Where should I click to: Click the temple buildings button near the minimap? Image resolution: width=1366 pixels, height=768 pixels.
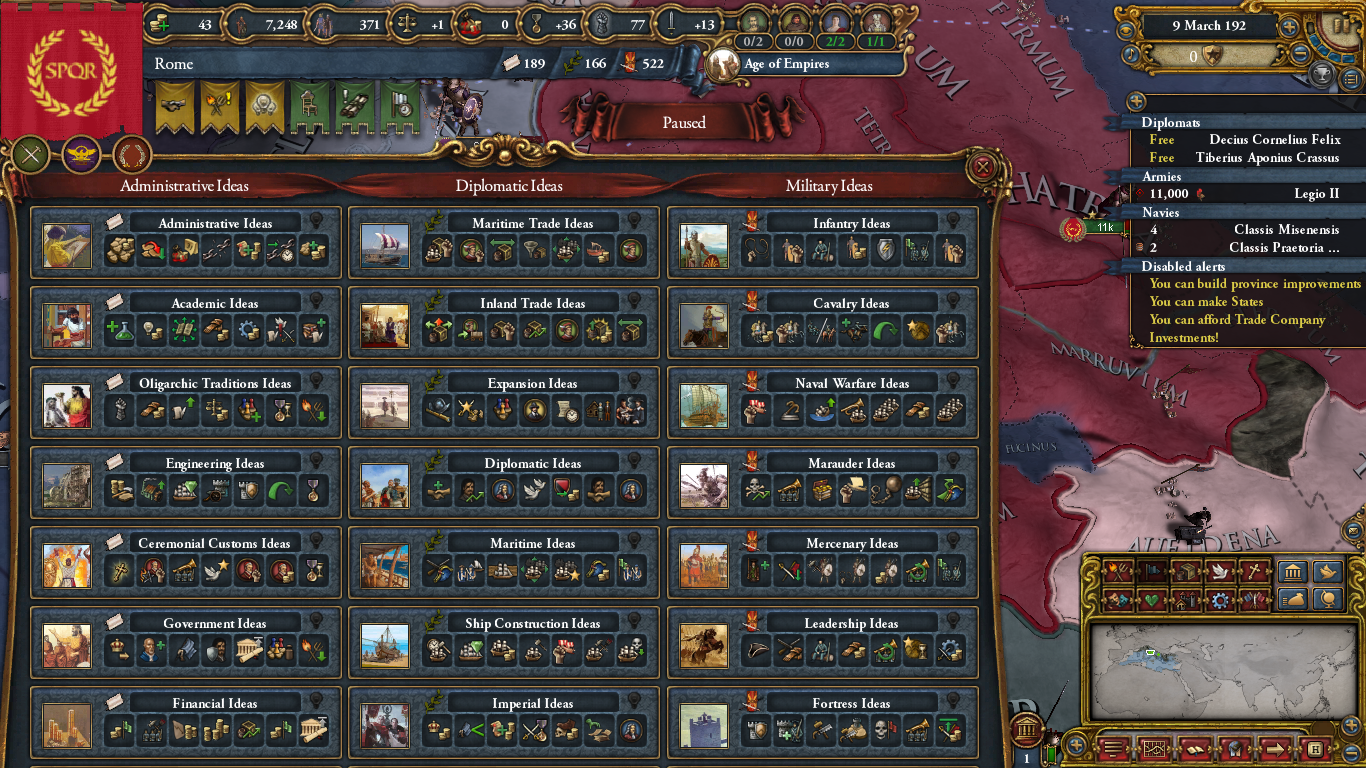pyautogui.click(x=1292, y=572)
